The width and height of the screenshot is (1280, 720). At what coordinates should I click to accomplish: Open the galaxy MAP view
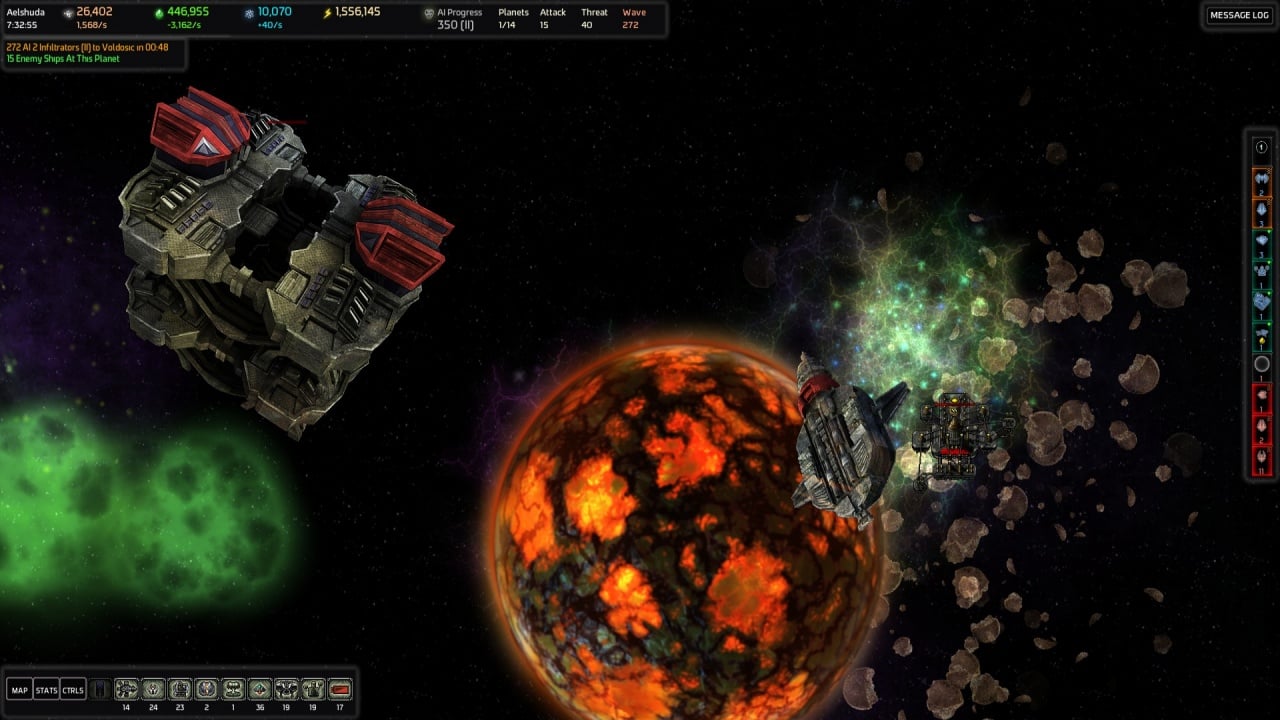(x=19, y=690)
